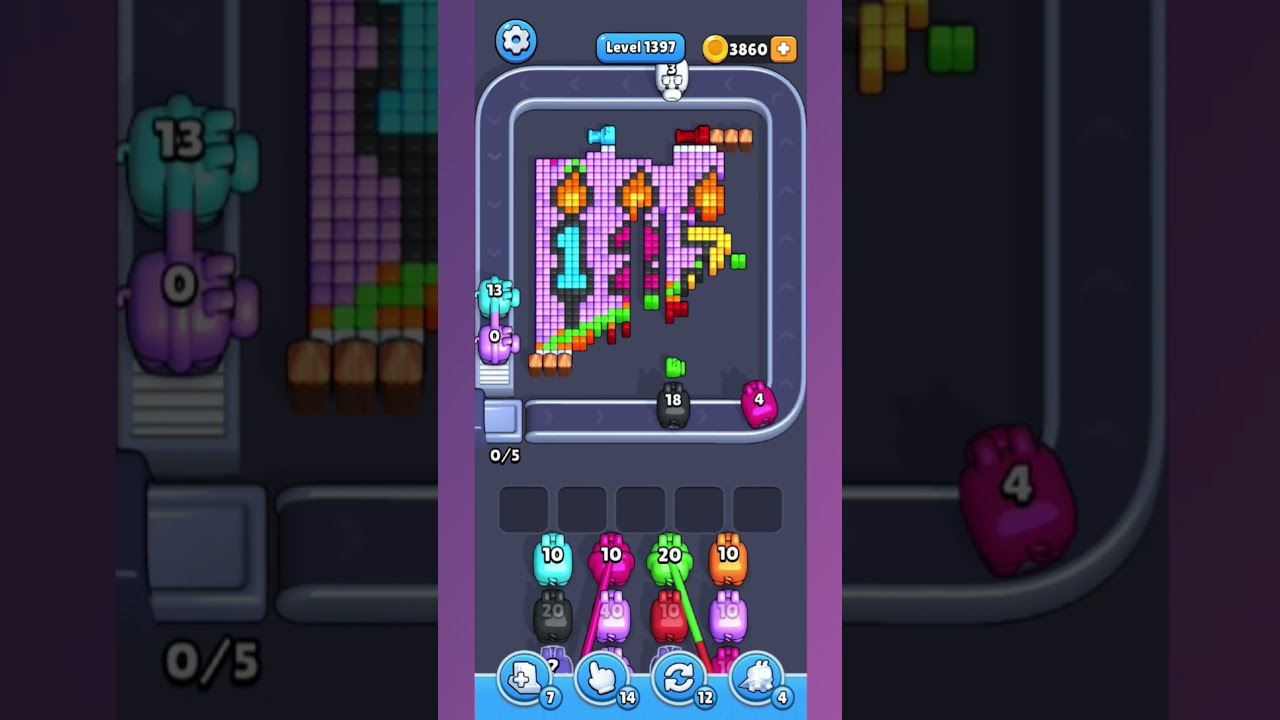Viewport: 1280px width, 720px height.
Task: Select the magenta worm numbered 10 in the queue
Action: tap(610, 558)
